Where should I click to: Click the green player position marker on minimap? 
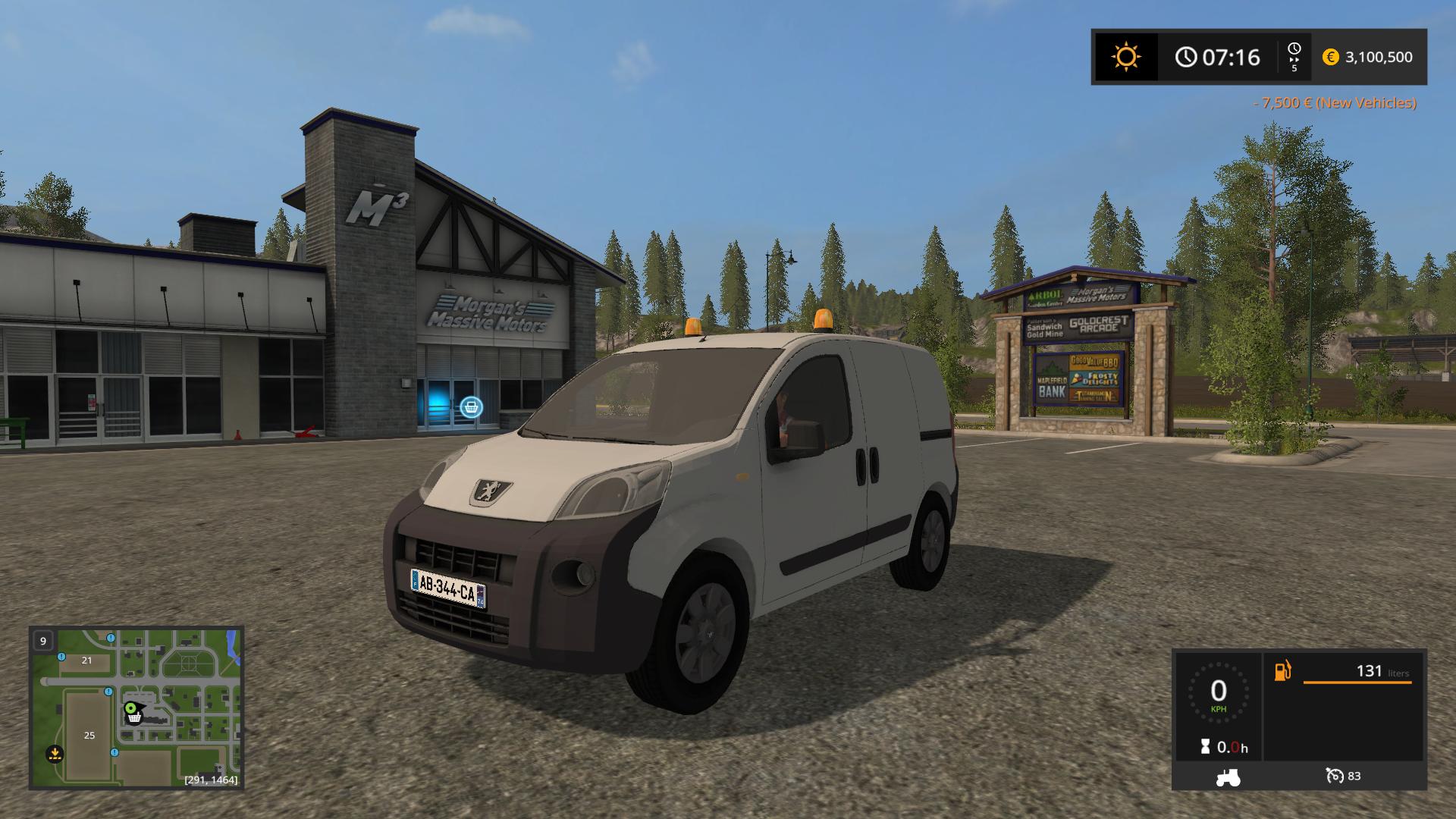pyautogui.click(x=130, y=708)
